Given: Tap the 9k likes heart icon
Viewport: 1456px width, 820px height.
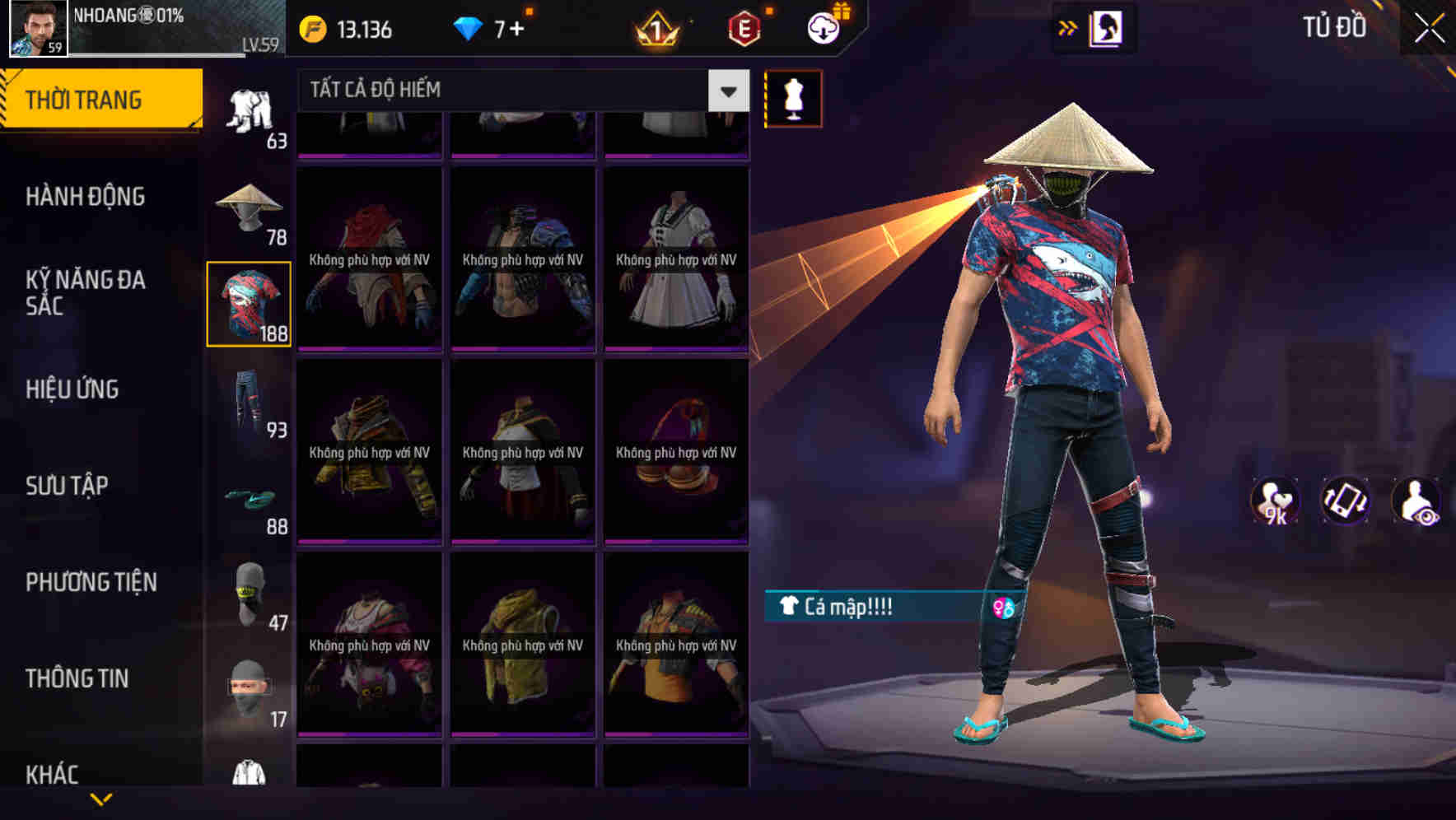Looking at the screenshot, I should tap(1276, 501).
